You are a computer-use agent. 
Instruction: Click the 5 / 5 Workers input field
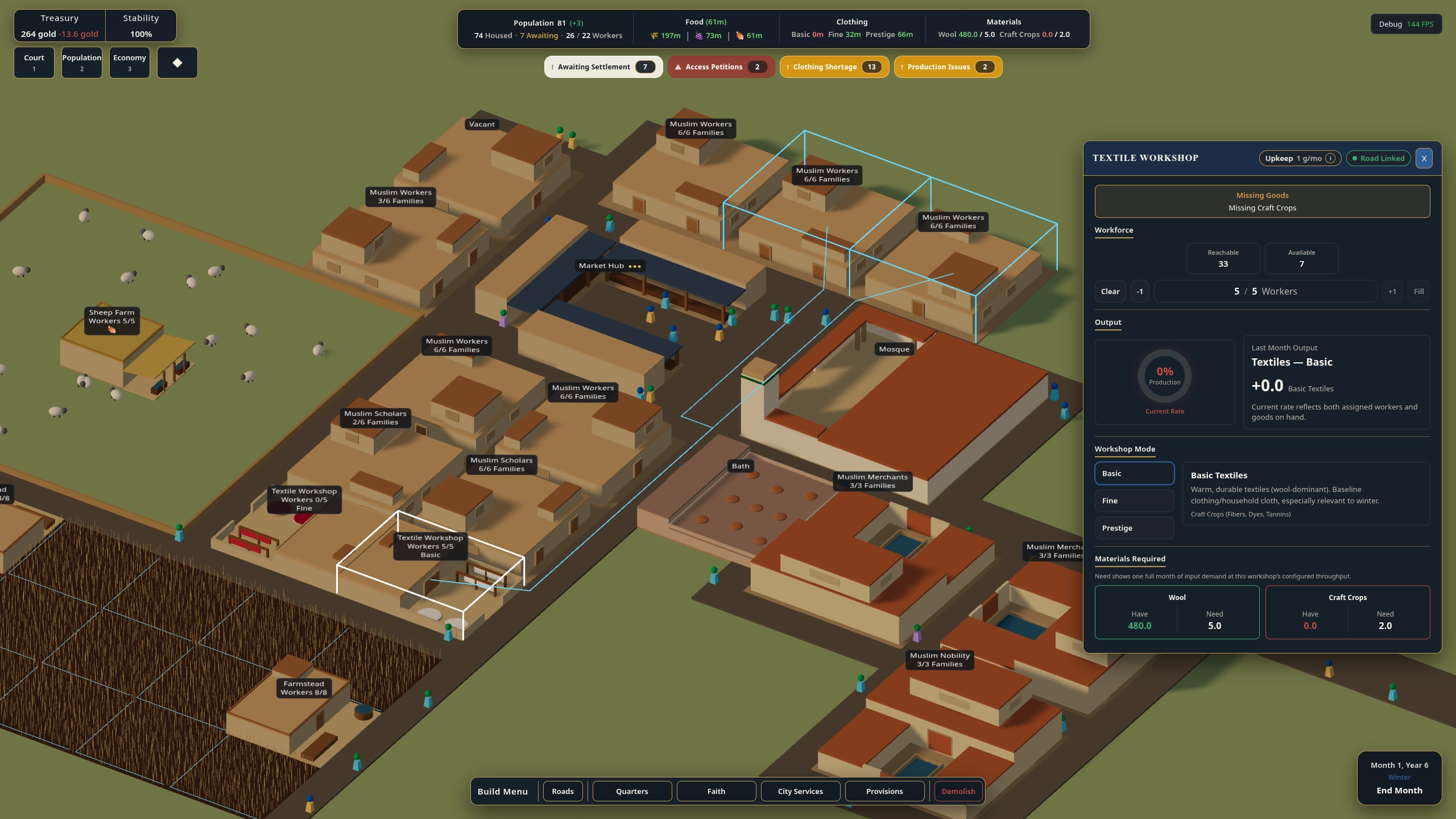1265,291
